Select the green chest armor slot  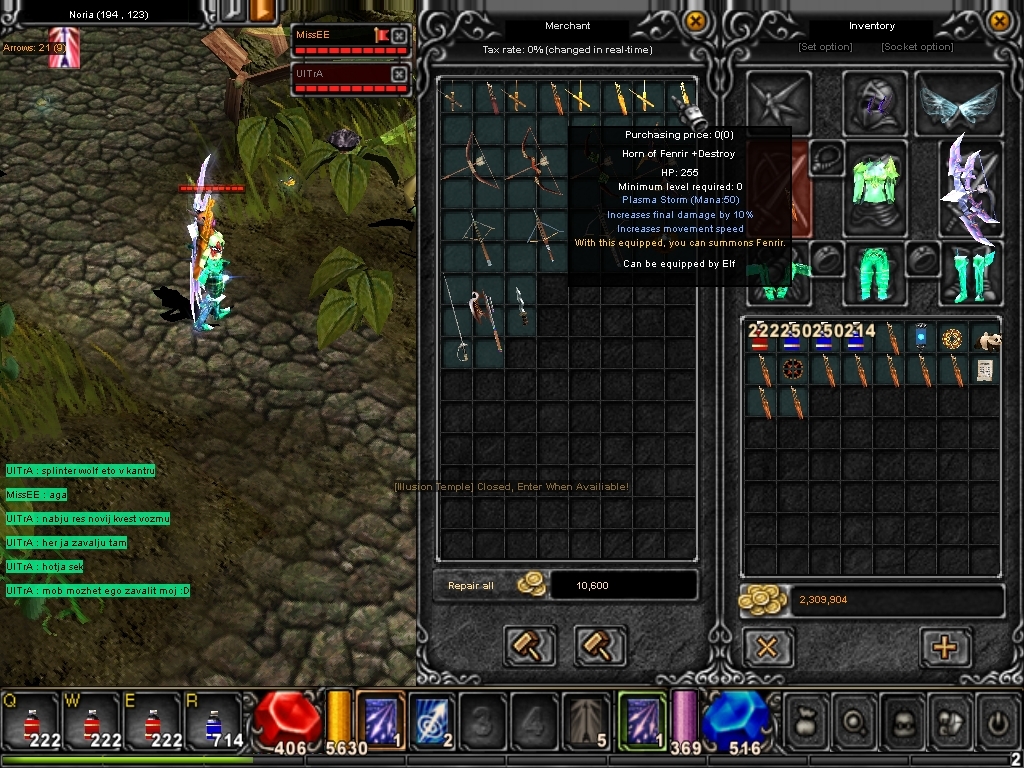(x=875, y=188)
